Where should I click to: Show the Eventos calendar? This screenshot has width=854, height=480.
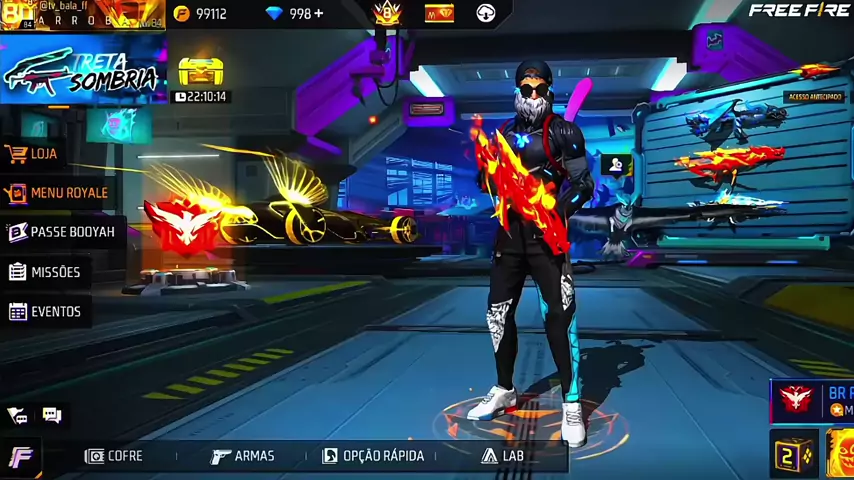pos(45,312)
